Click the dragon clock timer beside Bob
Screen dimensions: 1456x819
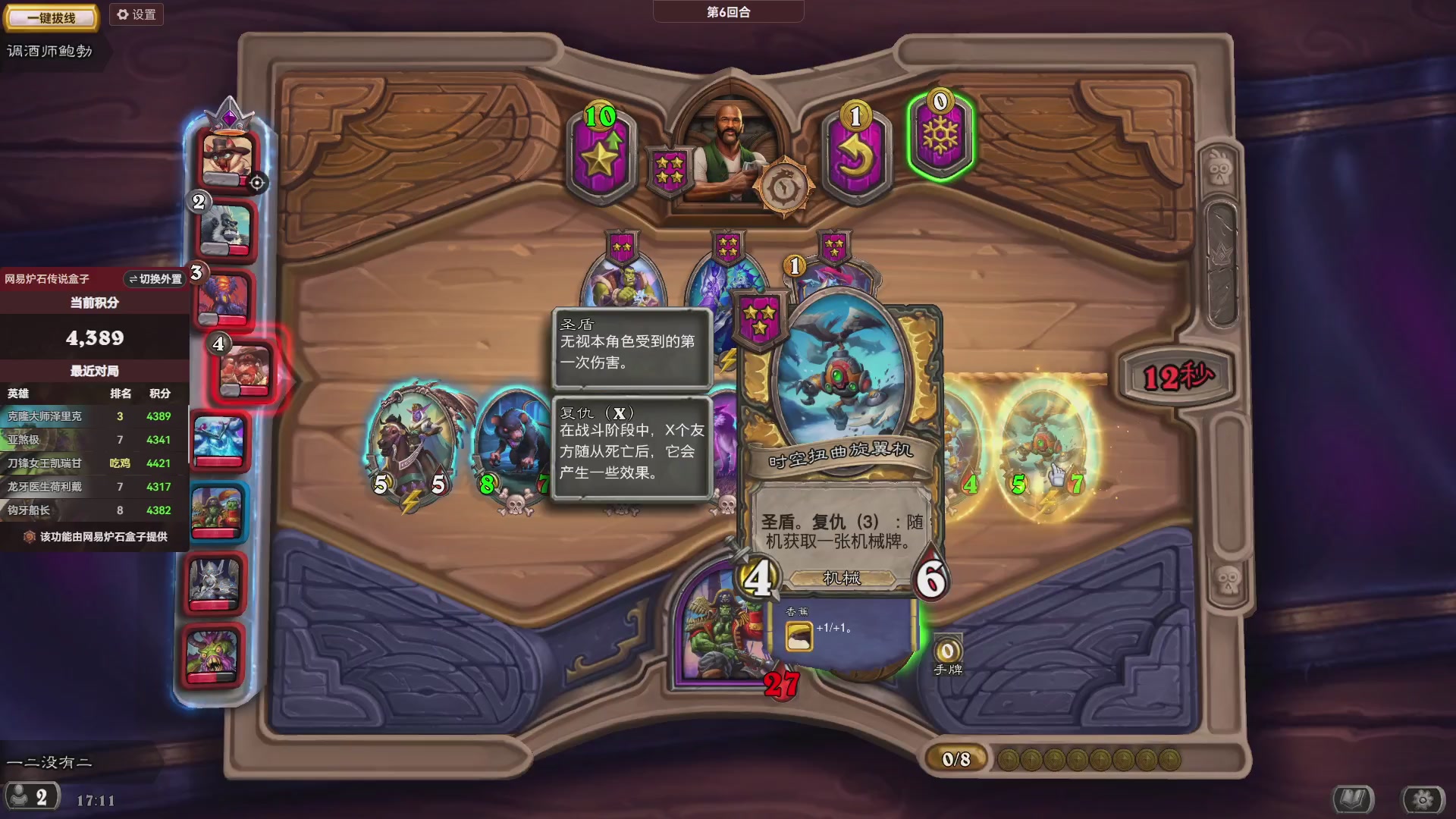[x=785, y=186]
